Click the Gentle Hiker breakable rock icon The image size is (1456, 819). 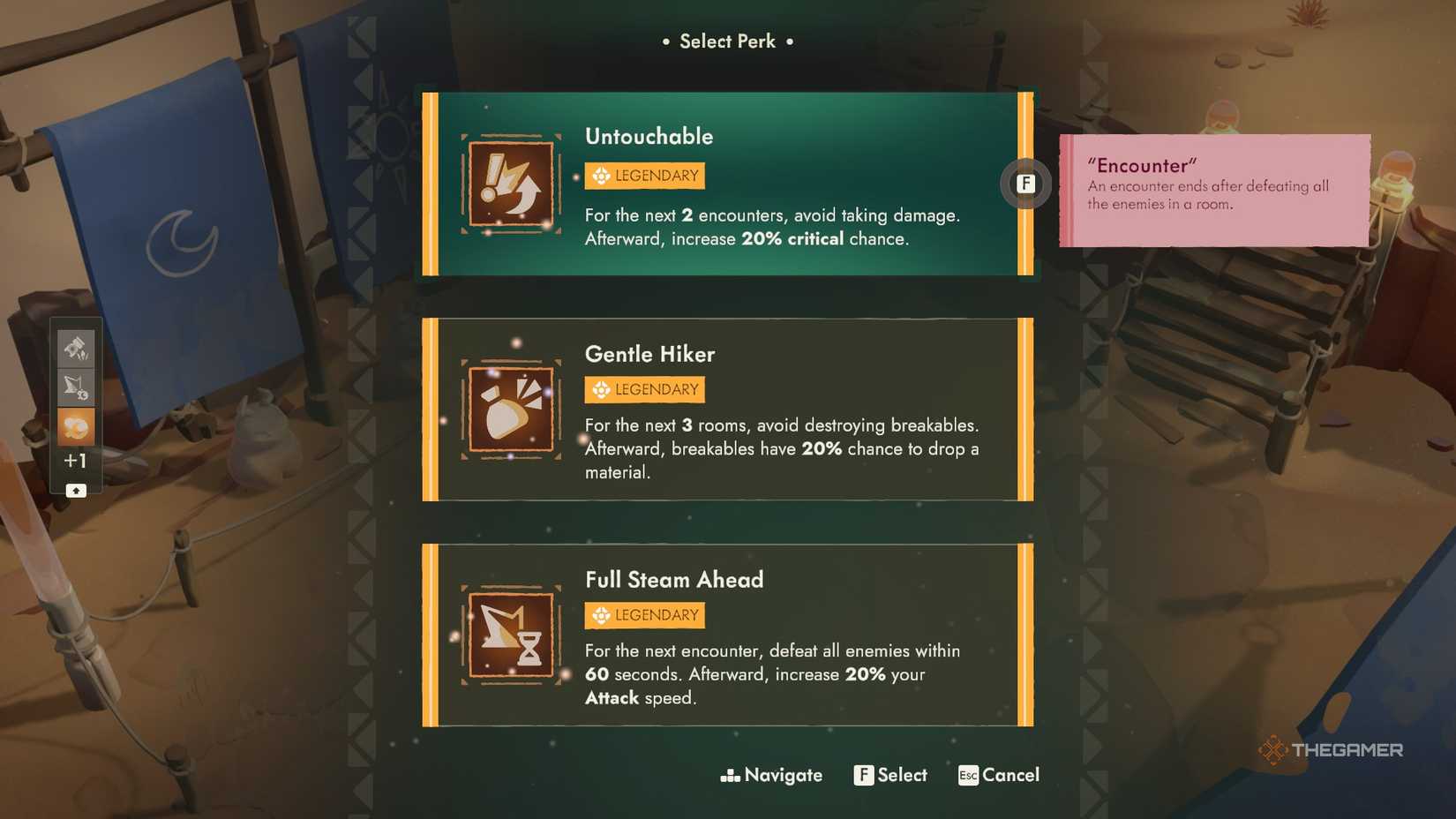point(510,409)
